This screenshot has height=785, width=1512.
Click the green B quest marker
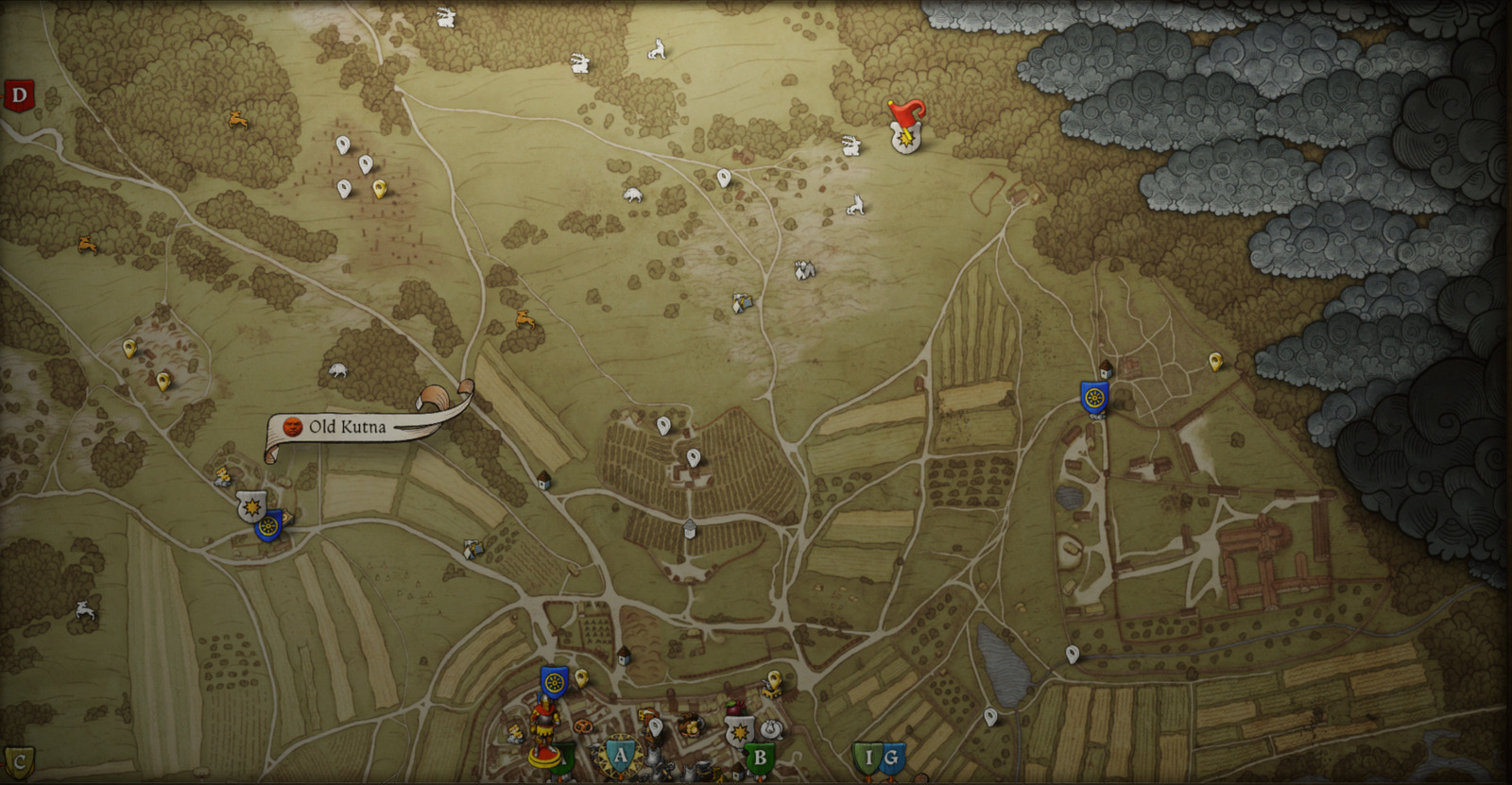760,758
